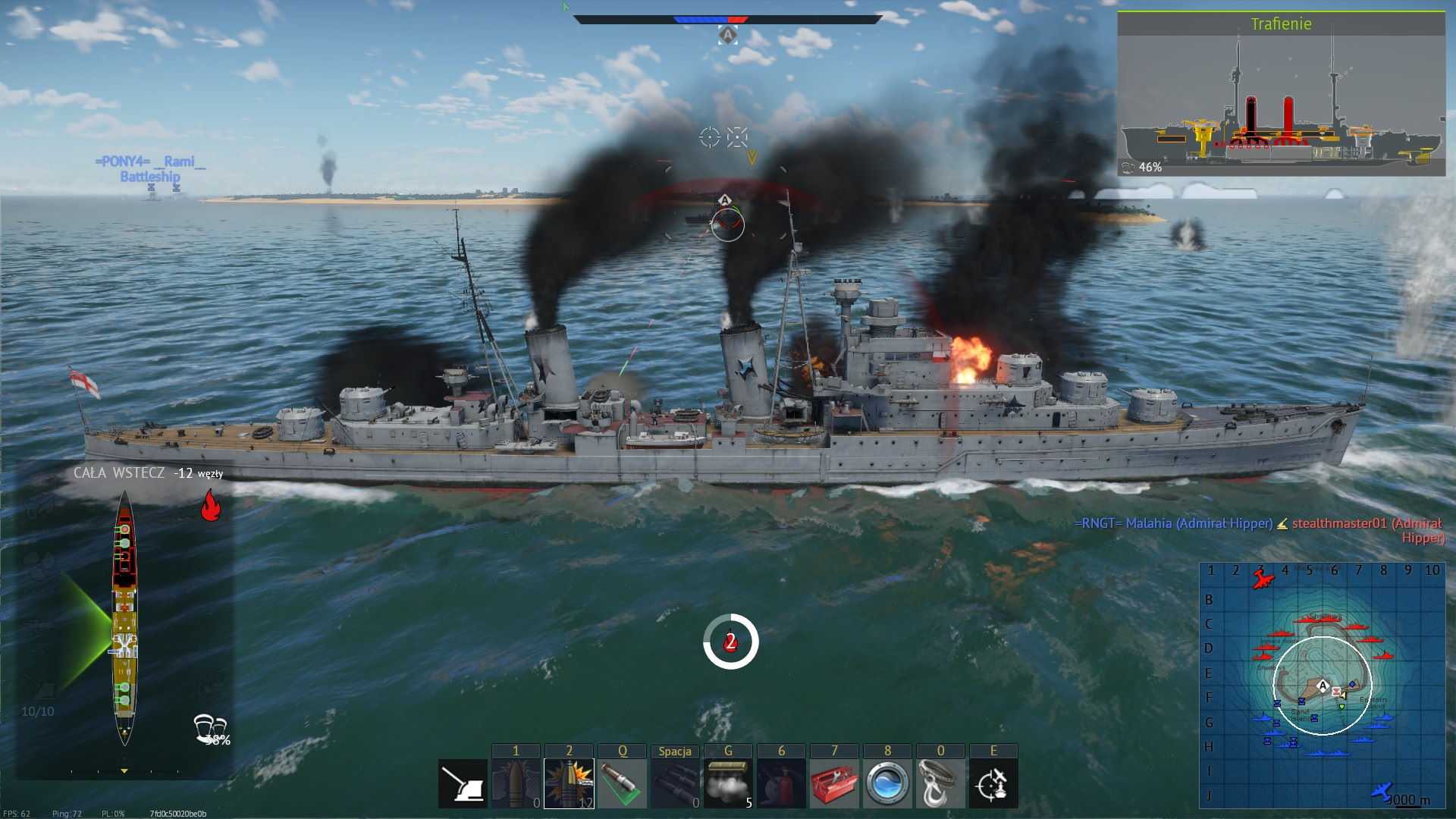Image resolution: width=1456 pixels, height=819 pixels.
Task: Choose the armor-piercing shell with 0 rounds
Action: tap(516, 784)
